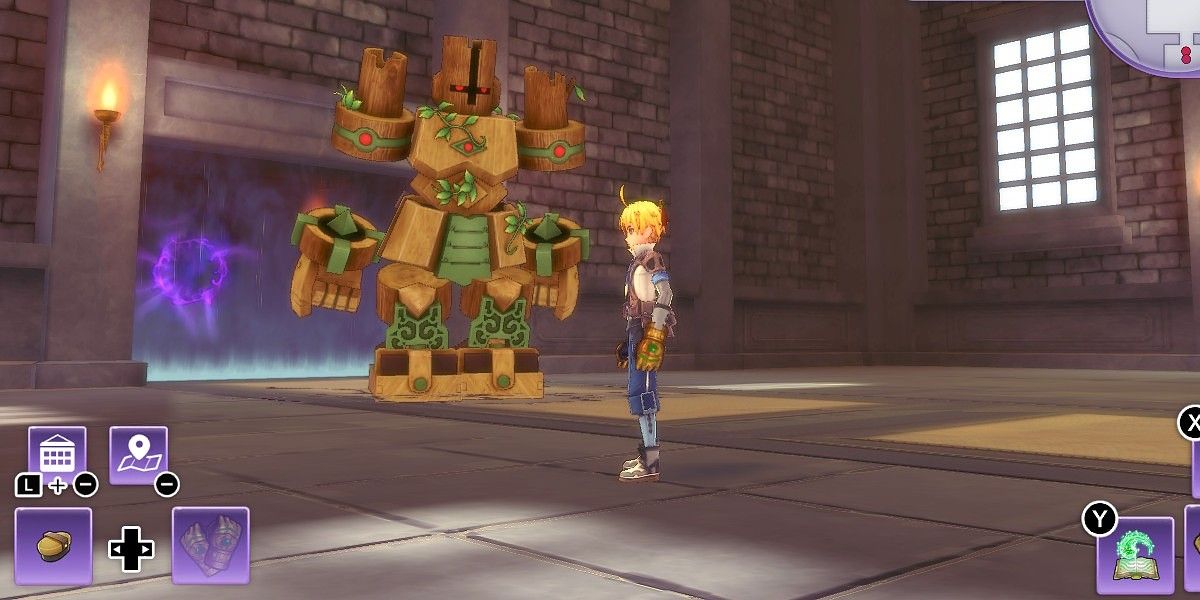Select the bread item slot

click(53, 545)
